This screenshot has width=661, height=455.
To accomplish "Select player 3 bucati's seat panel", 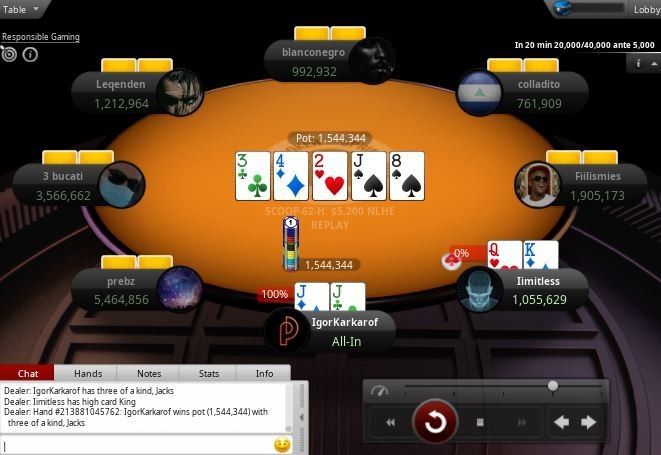I will [68, 186].
